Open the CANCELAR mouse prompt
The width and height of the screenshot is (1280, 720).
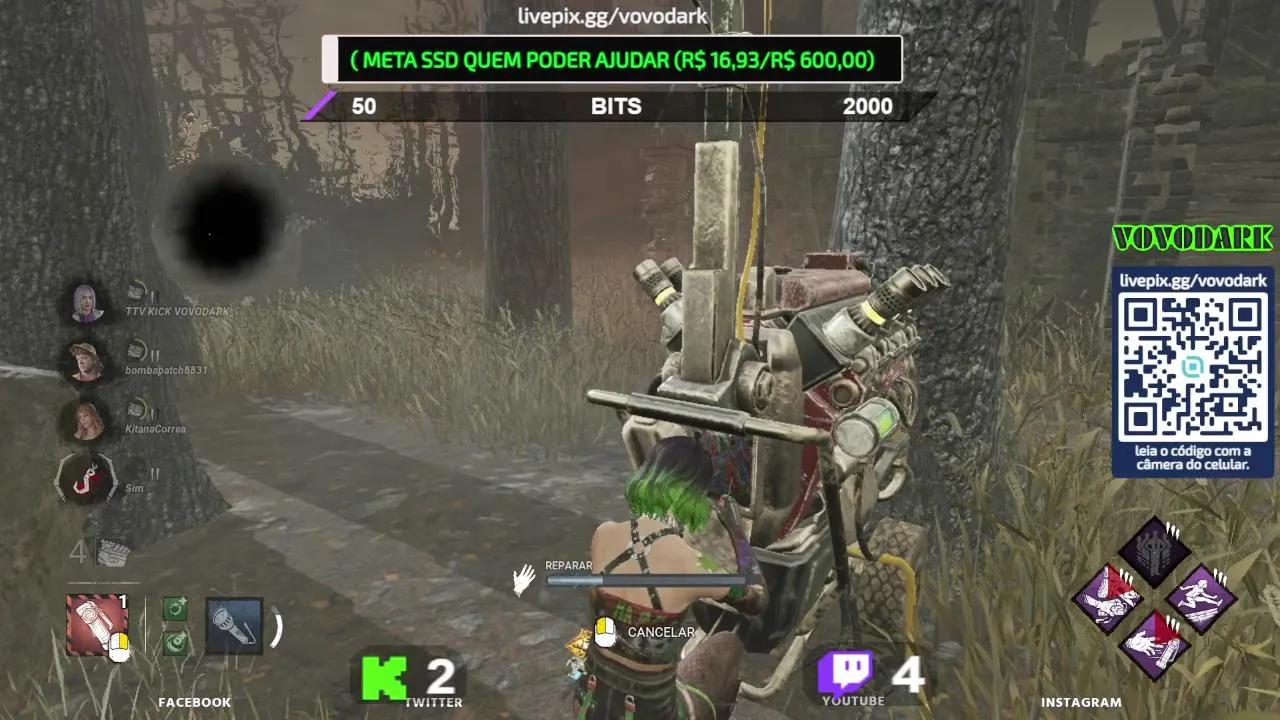[x=608, y=632]
